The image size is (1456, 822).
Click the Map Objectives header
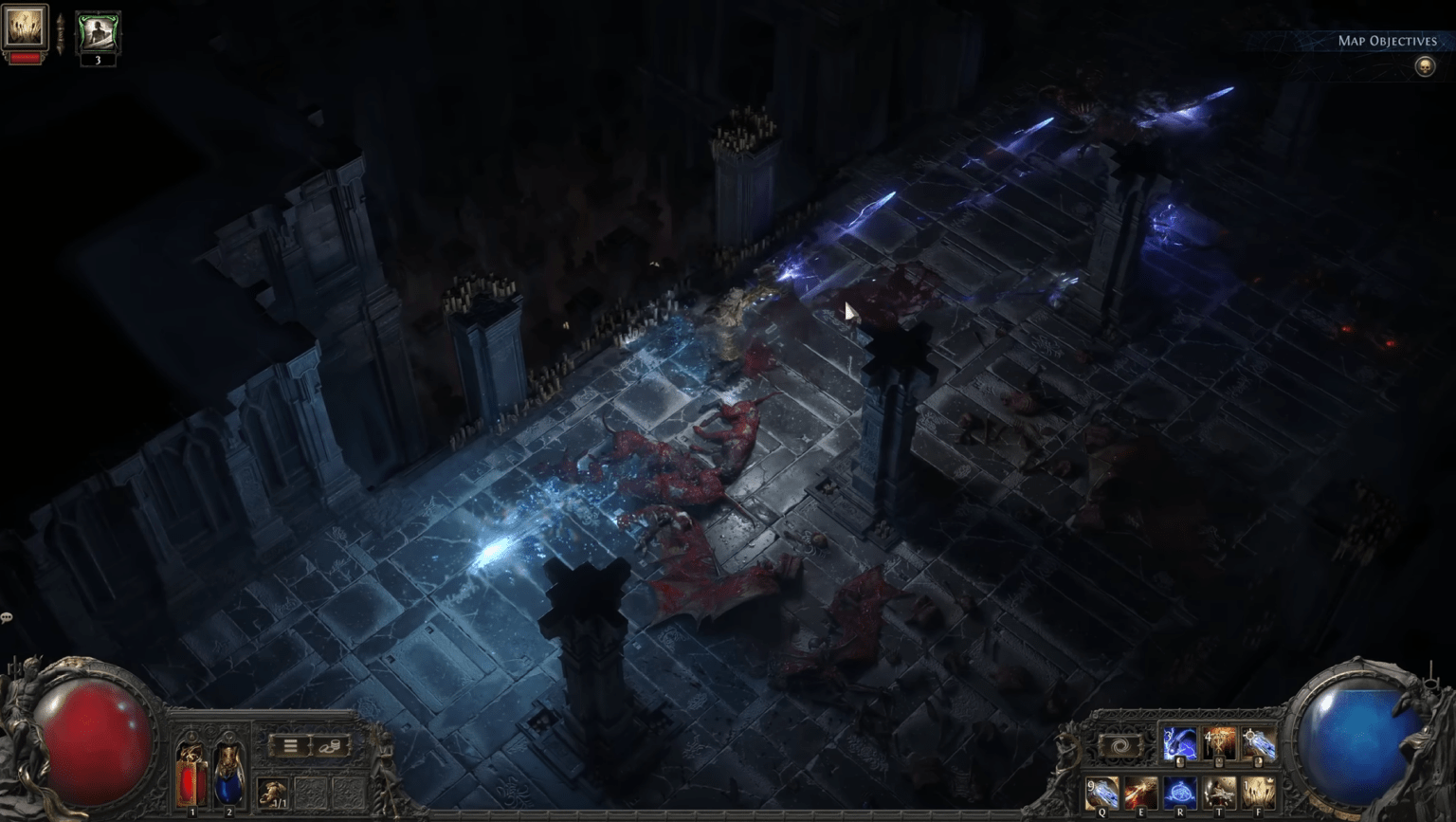[x=1387, y=41]
